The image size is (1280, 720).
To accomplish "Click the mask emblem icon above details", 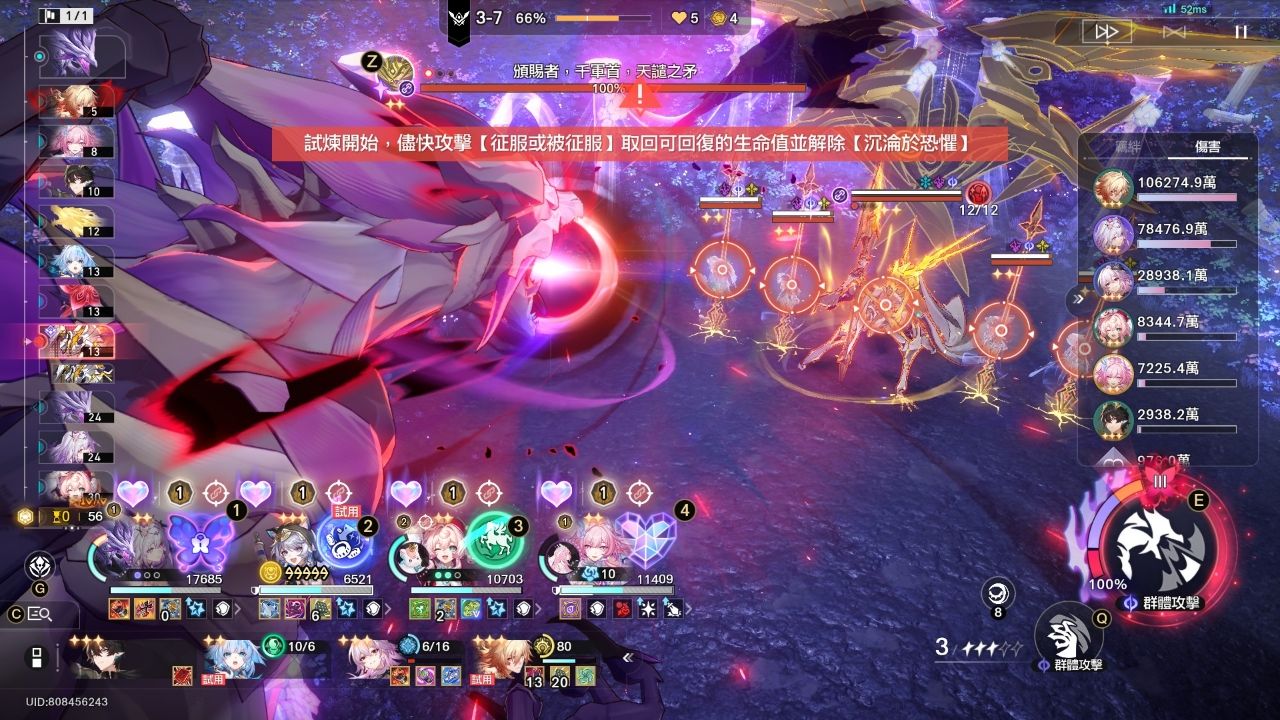I will (x=40, y=565).
